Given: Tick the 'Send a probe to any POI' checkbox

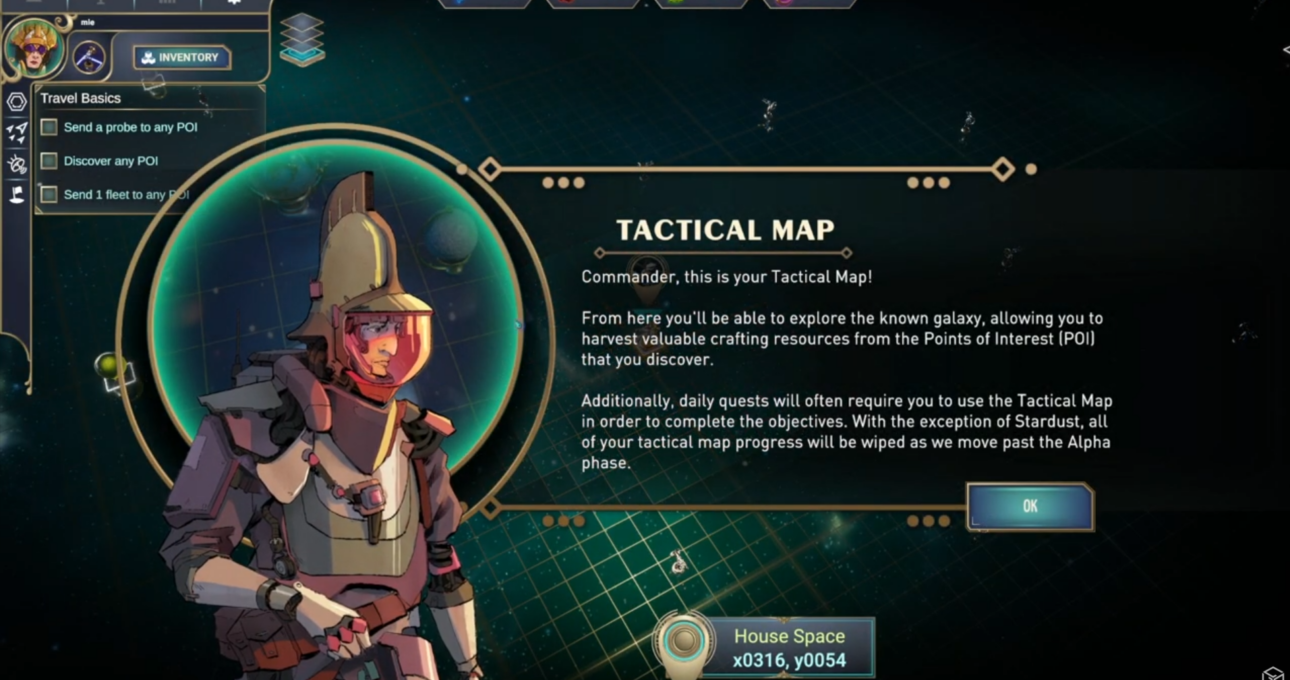Looking at the screenshot, I should coord(49,128).
